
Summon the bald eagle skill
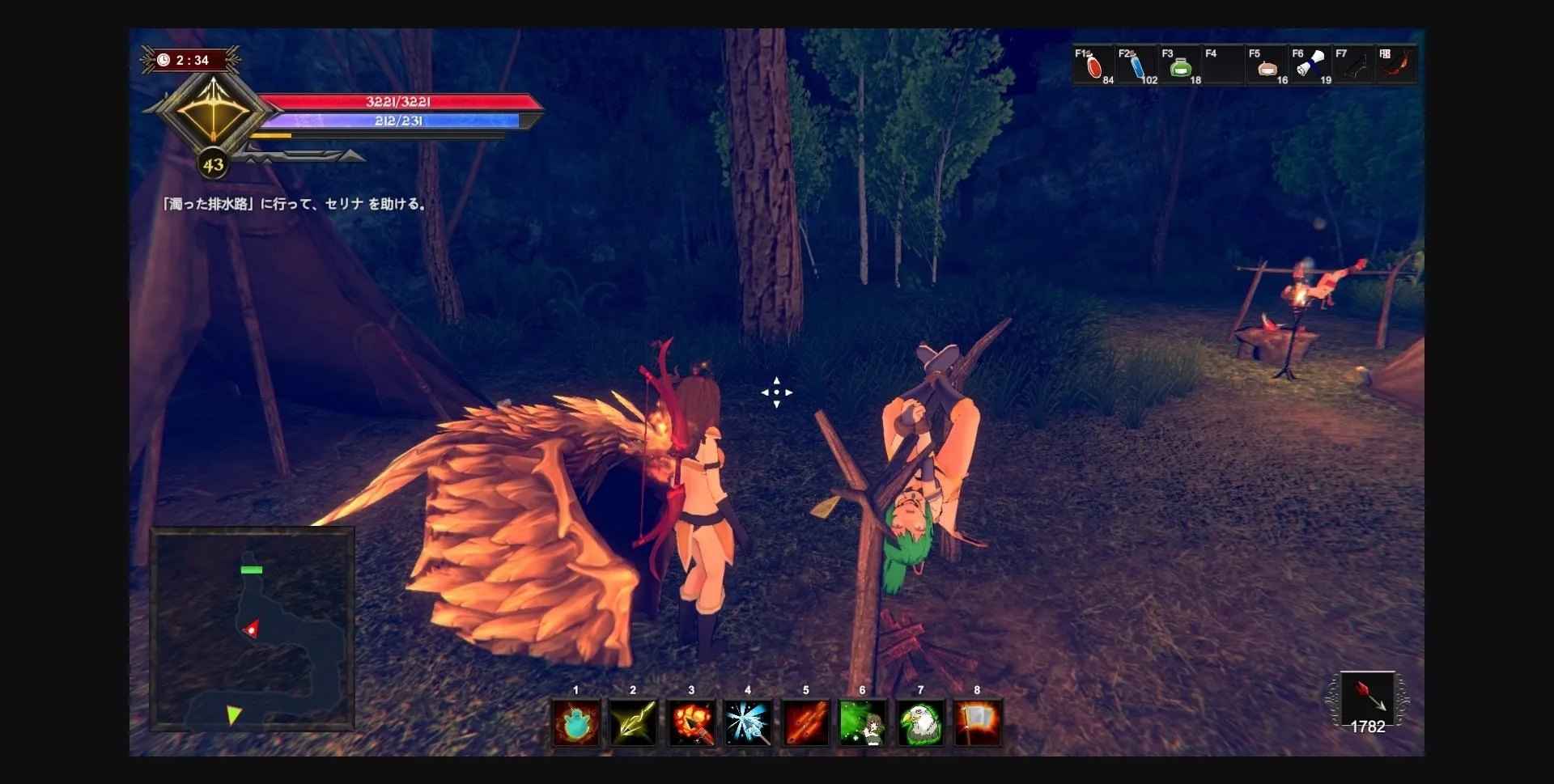coord(920,723)
